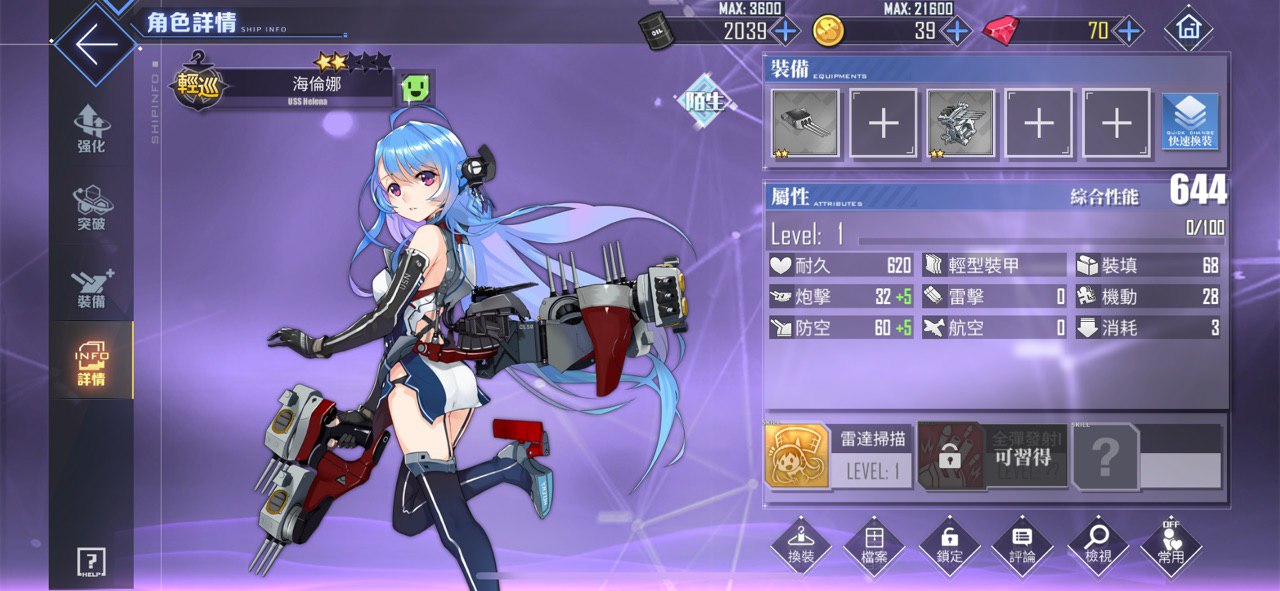Go back with the arrow button
The width and height of the screenshot is (1280, 591).
[95, 45]
